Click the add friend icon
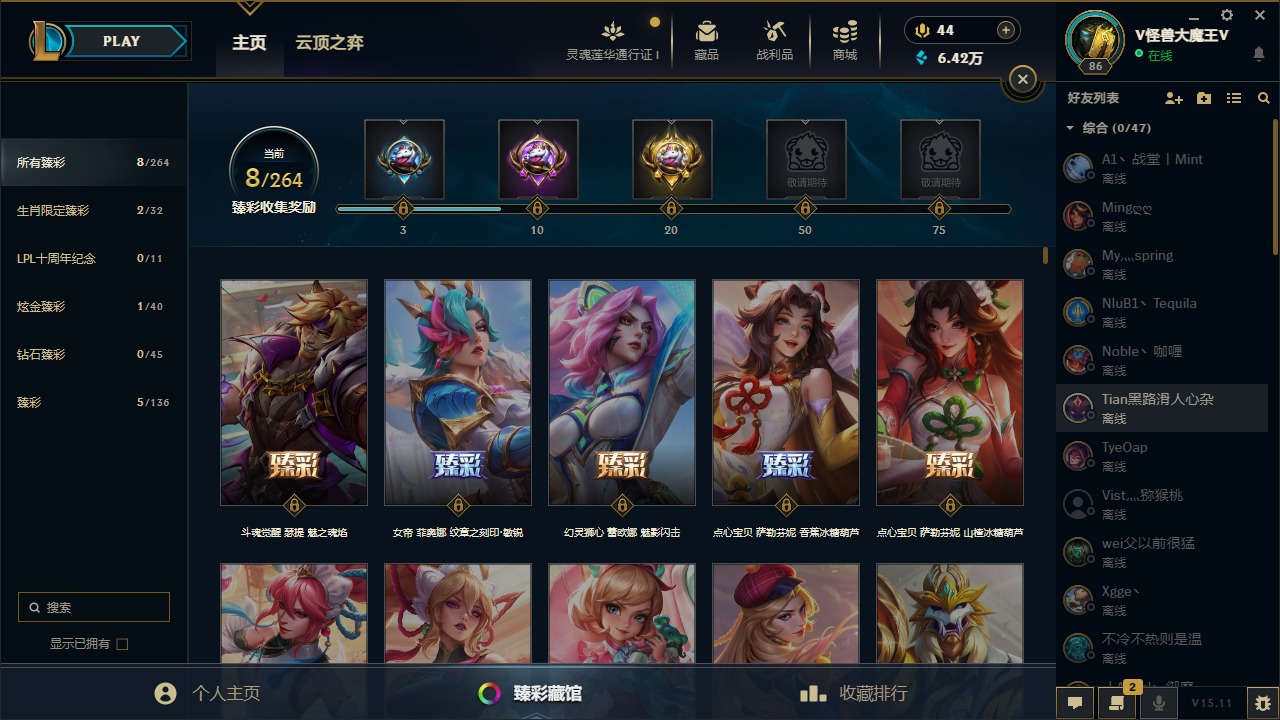1280x720 pixels. point(1174,97)
